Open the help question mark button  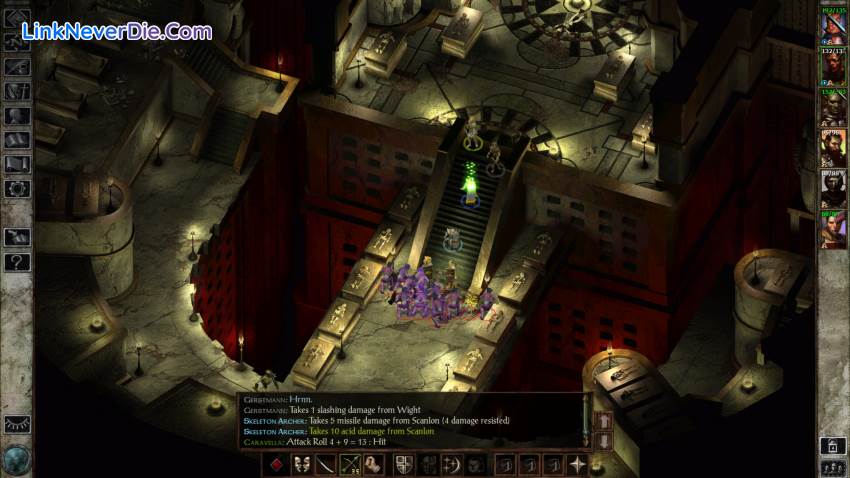pyautogui.click(x=17, y=262)
